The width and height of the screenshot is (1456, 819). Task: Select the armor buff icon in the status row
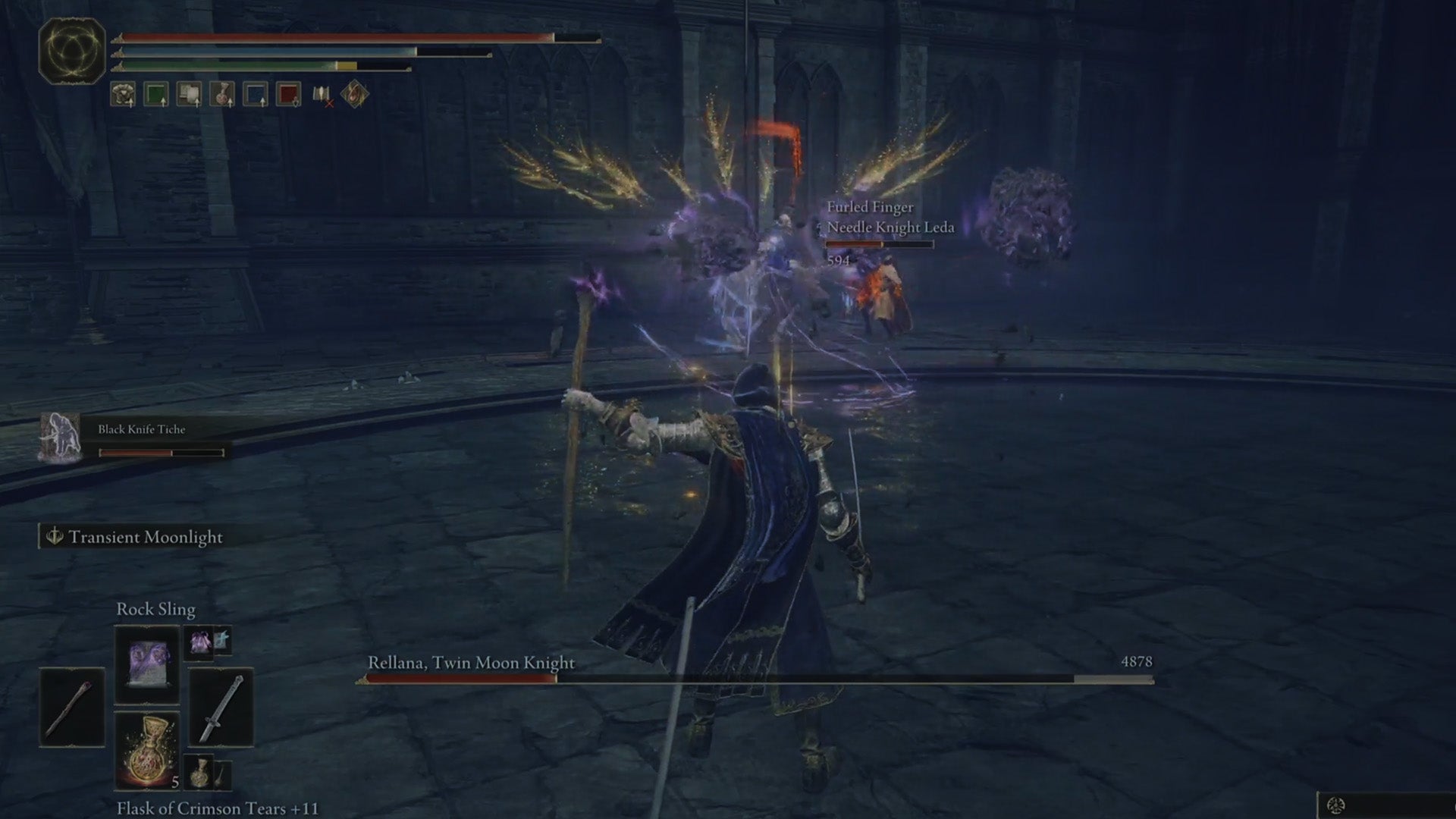point(121,94)
